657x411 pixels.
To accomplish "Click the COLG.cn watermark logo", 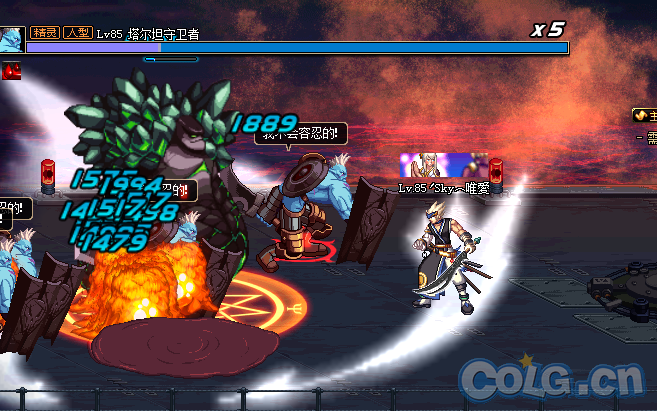I will coord(550,379).
